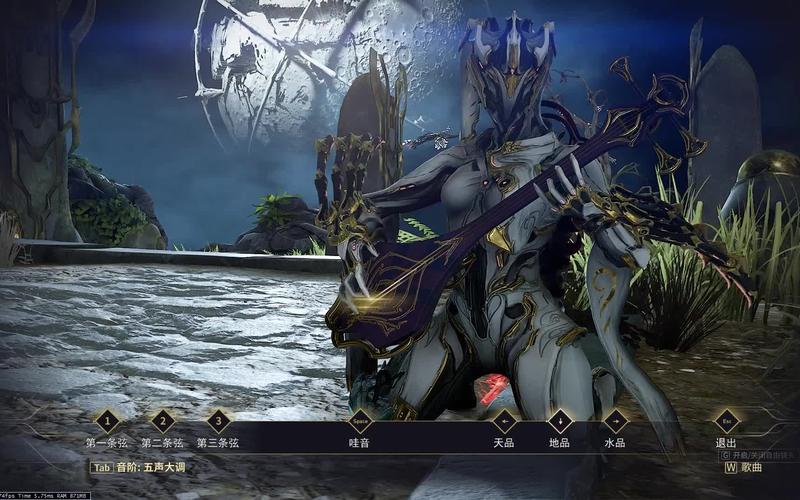Pluck the first string (第一条弦)
Screen dimensions: 800x500
tap(107, 422)
